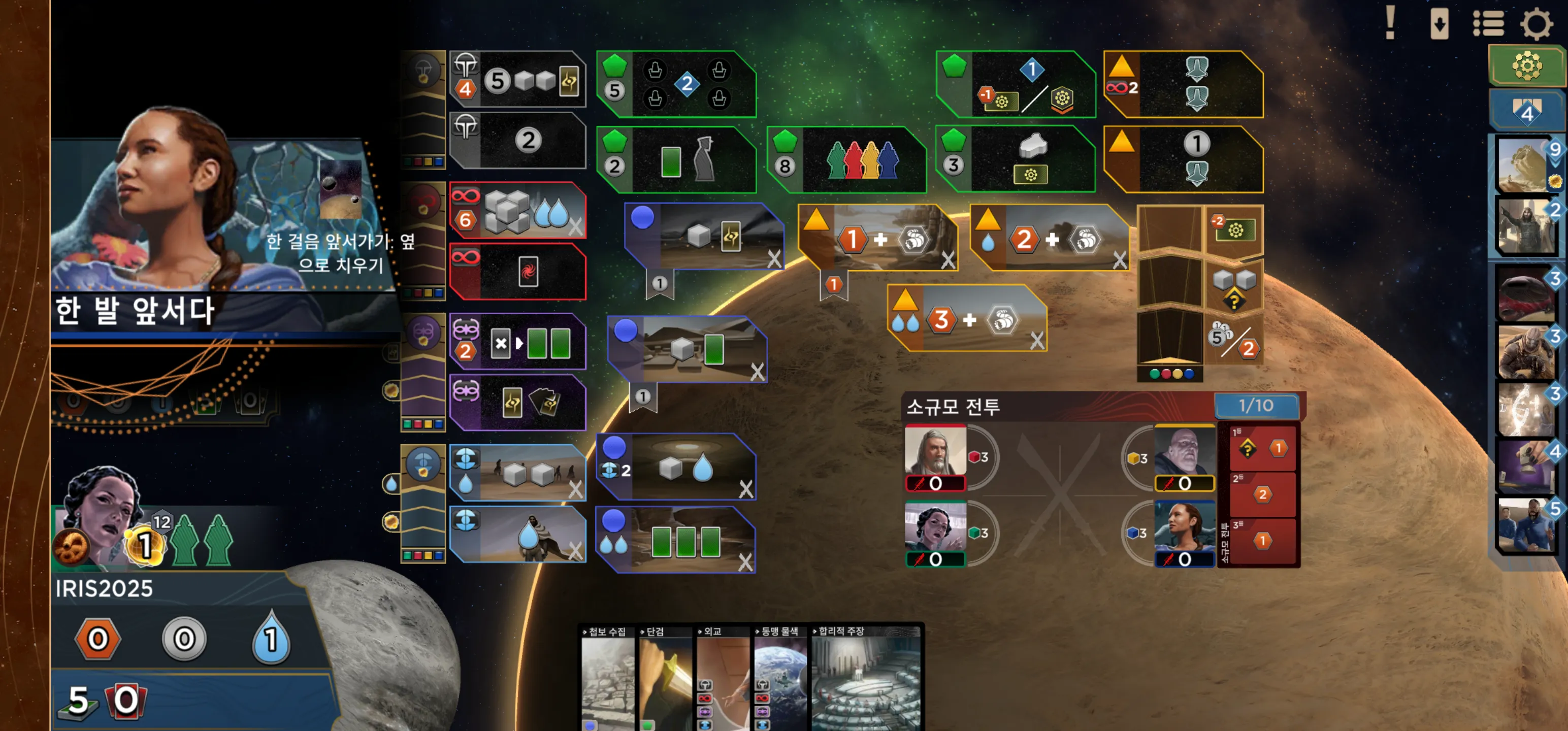Select the 동맹 물색 card
This screenshot has width=1568, height=731.
coord(780,679)
